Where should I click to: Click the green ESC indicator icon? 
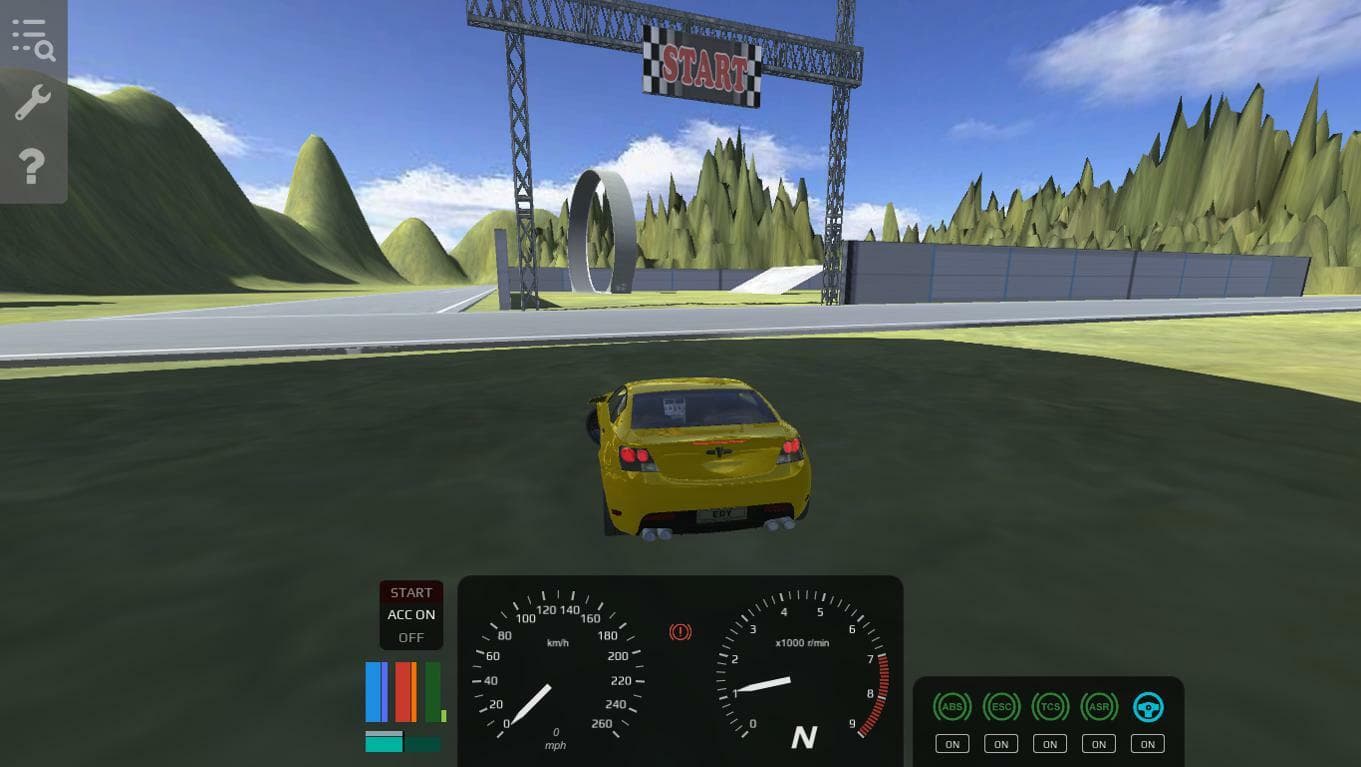point(1001,707)
